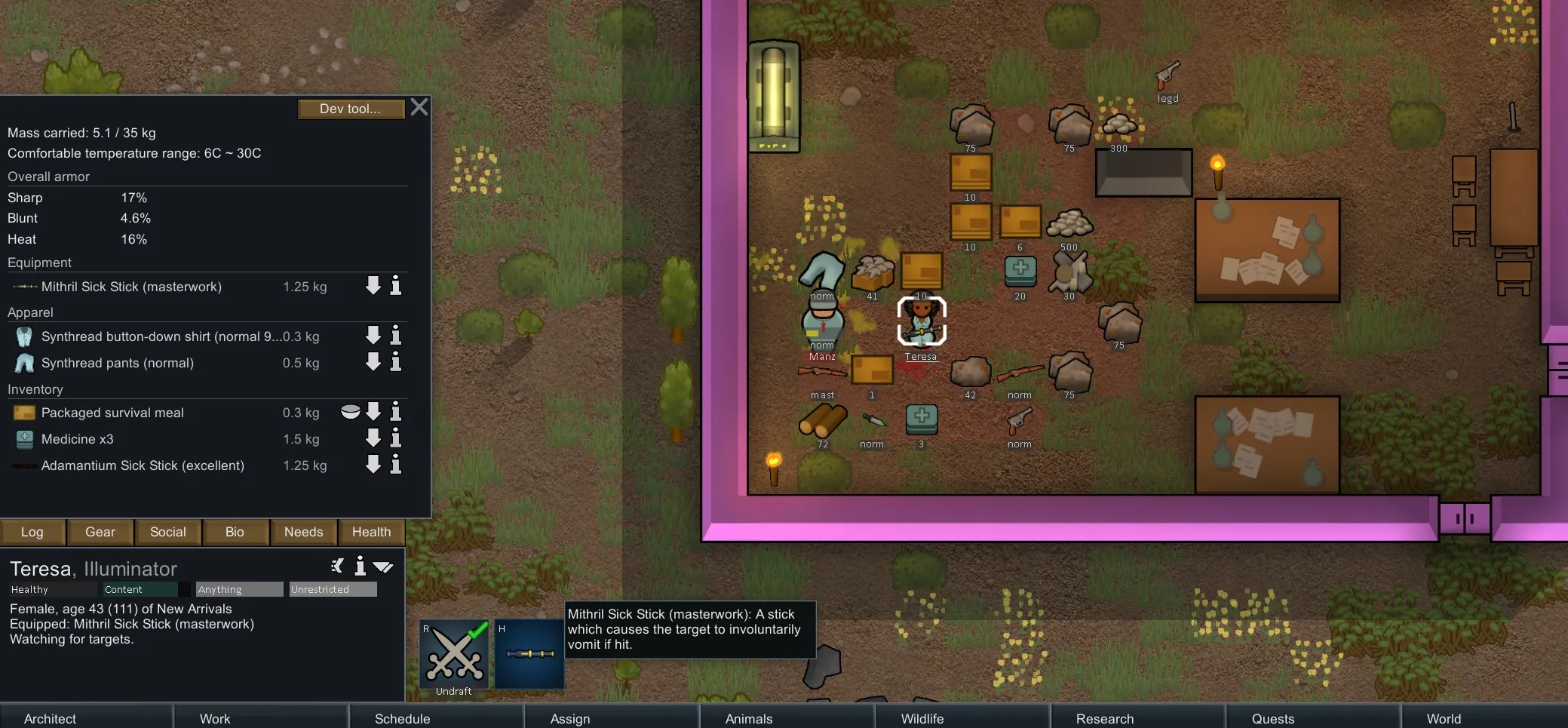Screen dimensions: 1568x728
Task: Open the Work menu
Action: 215,718
